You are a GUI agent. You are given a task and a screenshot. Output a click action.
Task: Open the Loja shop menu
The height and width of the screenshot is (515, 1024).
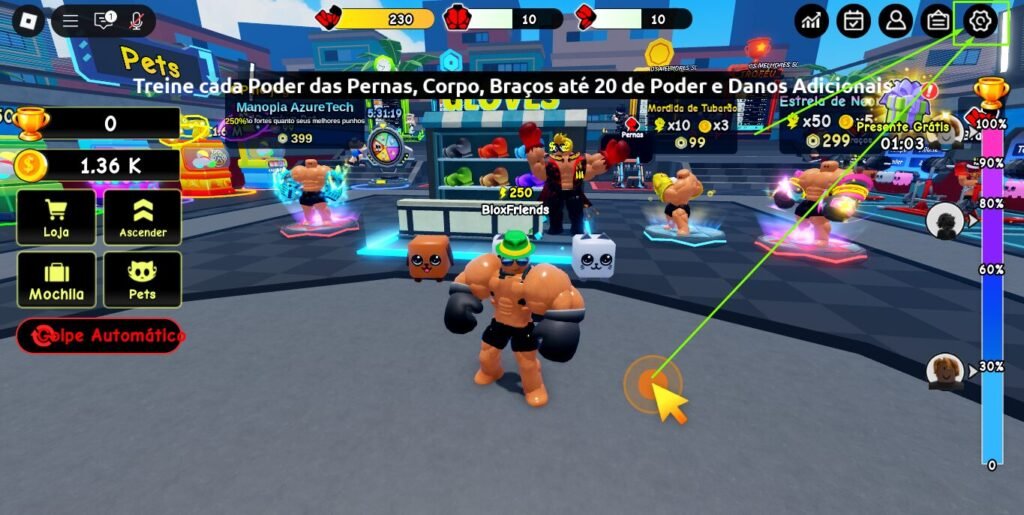(x=56, y=217)
